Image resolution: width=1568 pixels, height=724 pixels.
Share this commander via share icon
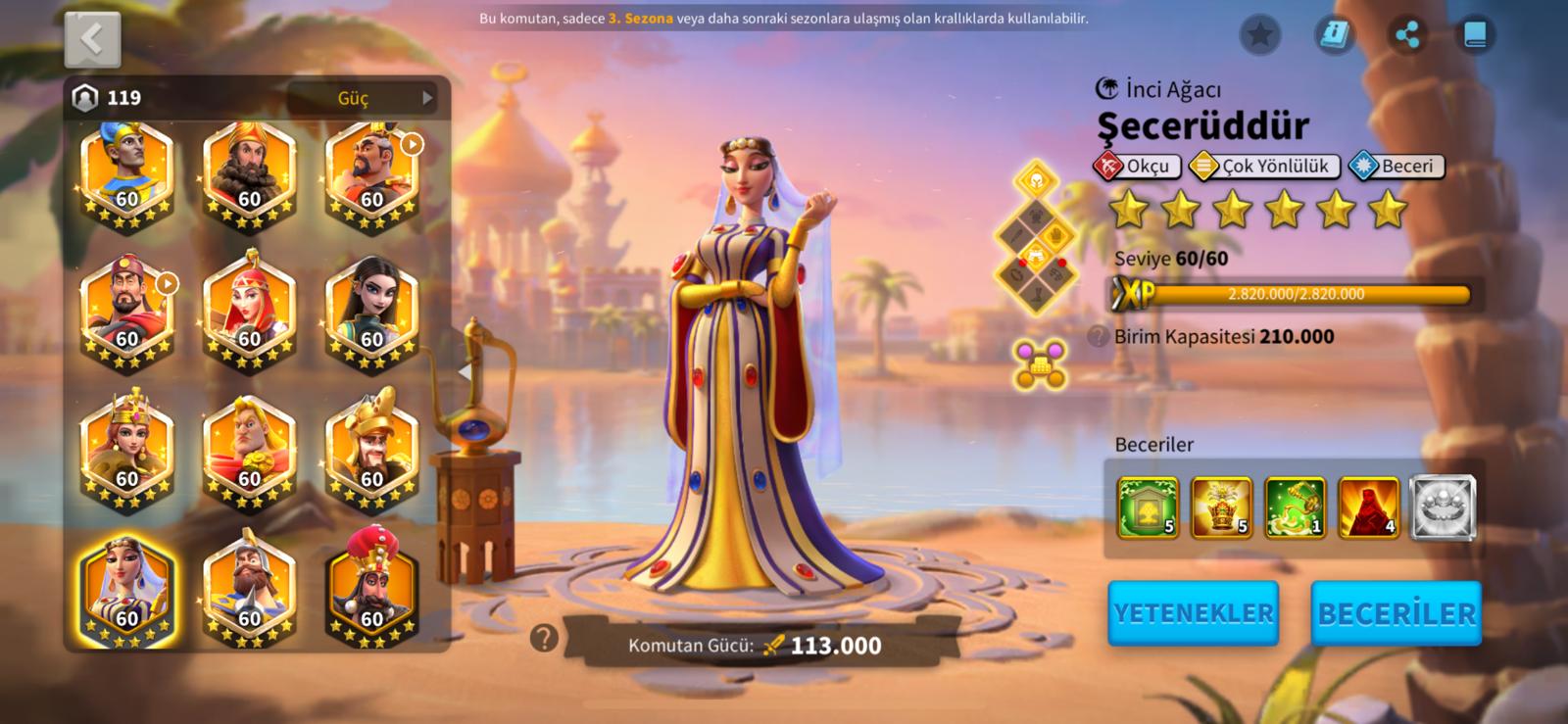(1406, 36)
